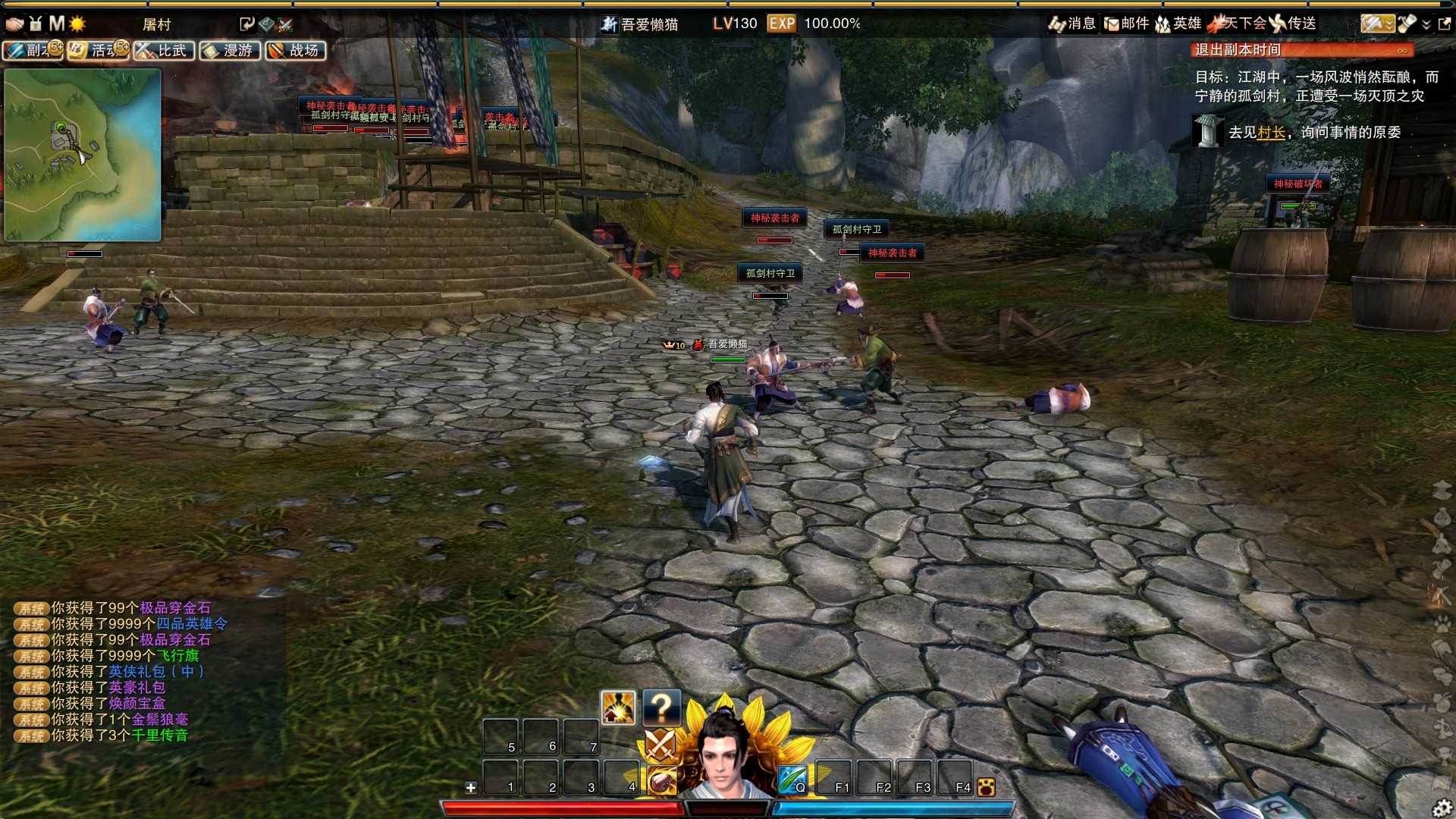
Task: Open the 英雄 heroes panel
Action: click(x=1178, y=24)
